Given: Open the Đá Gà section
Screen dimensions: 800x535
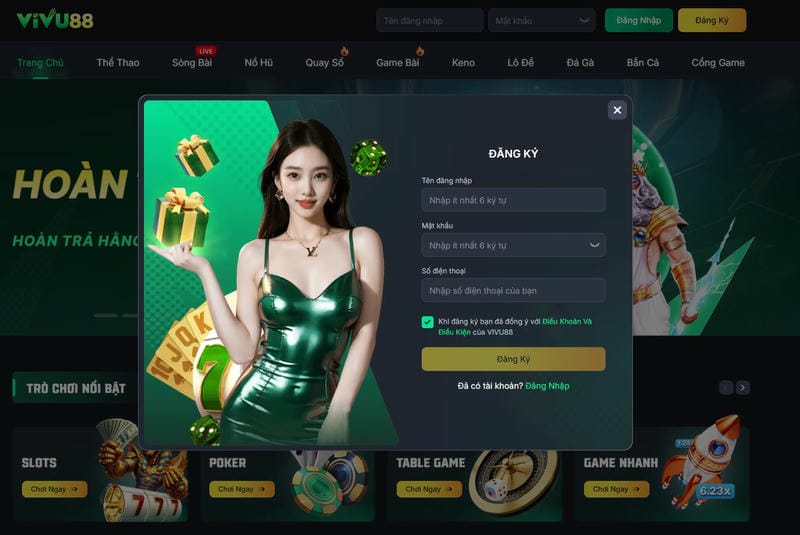Looking at the screenshot, I should tap(580, 63).
